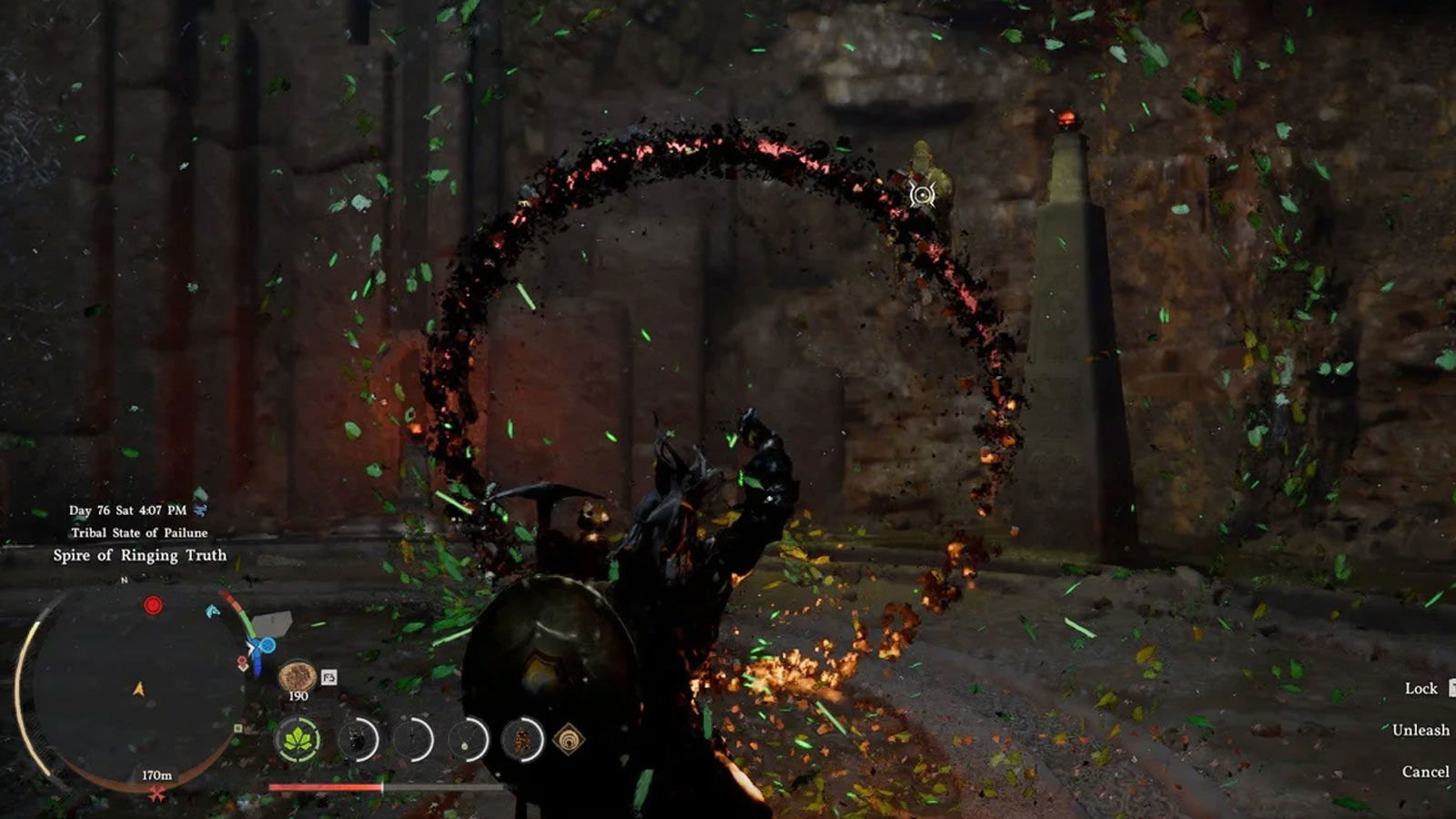The width and height of the screenshot is (1456, 819).
Task: Activate the gold spiral diamond icon
Action: [569, 739]
